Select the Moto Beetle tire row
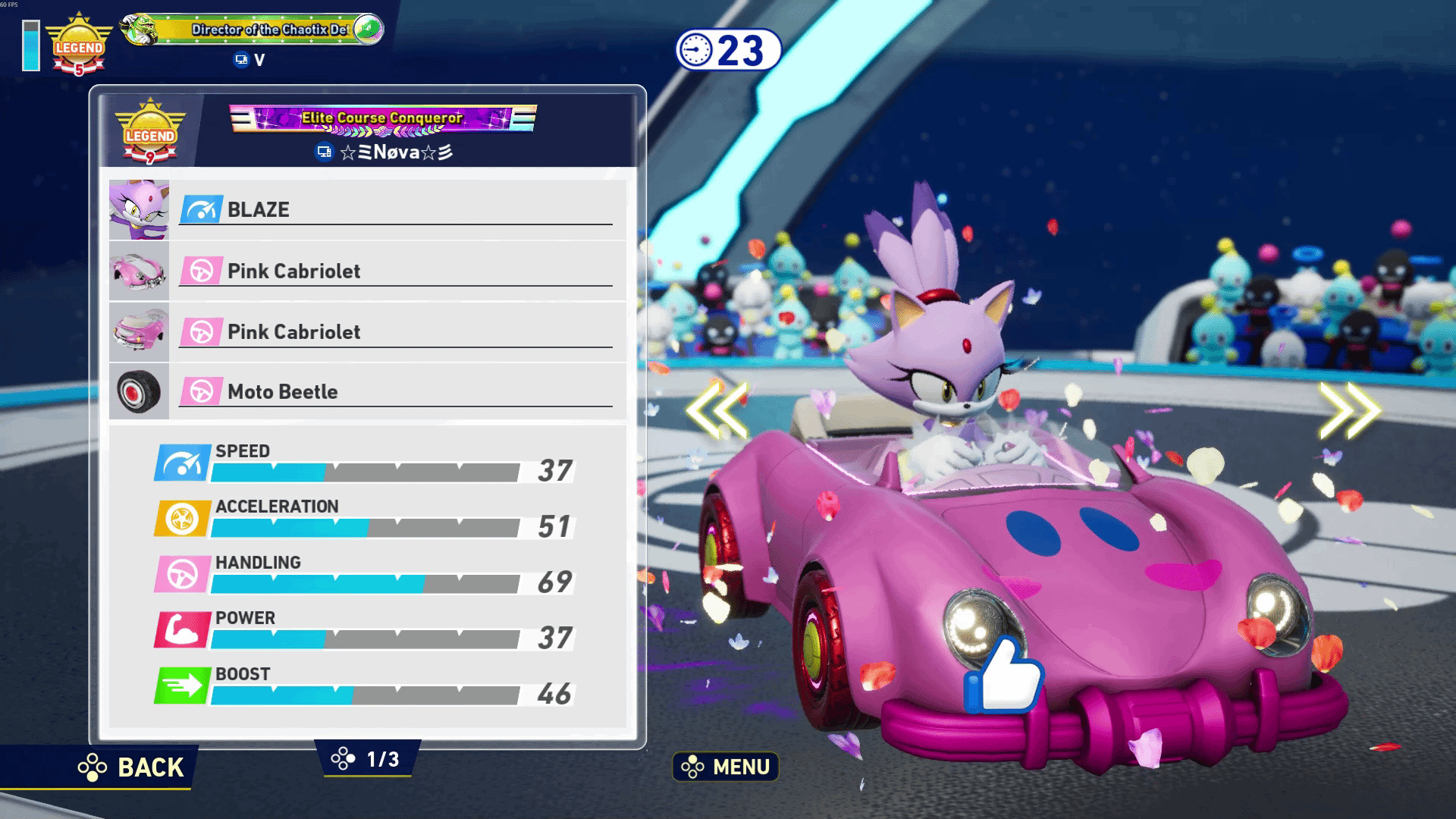 [x=368, y=392]
